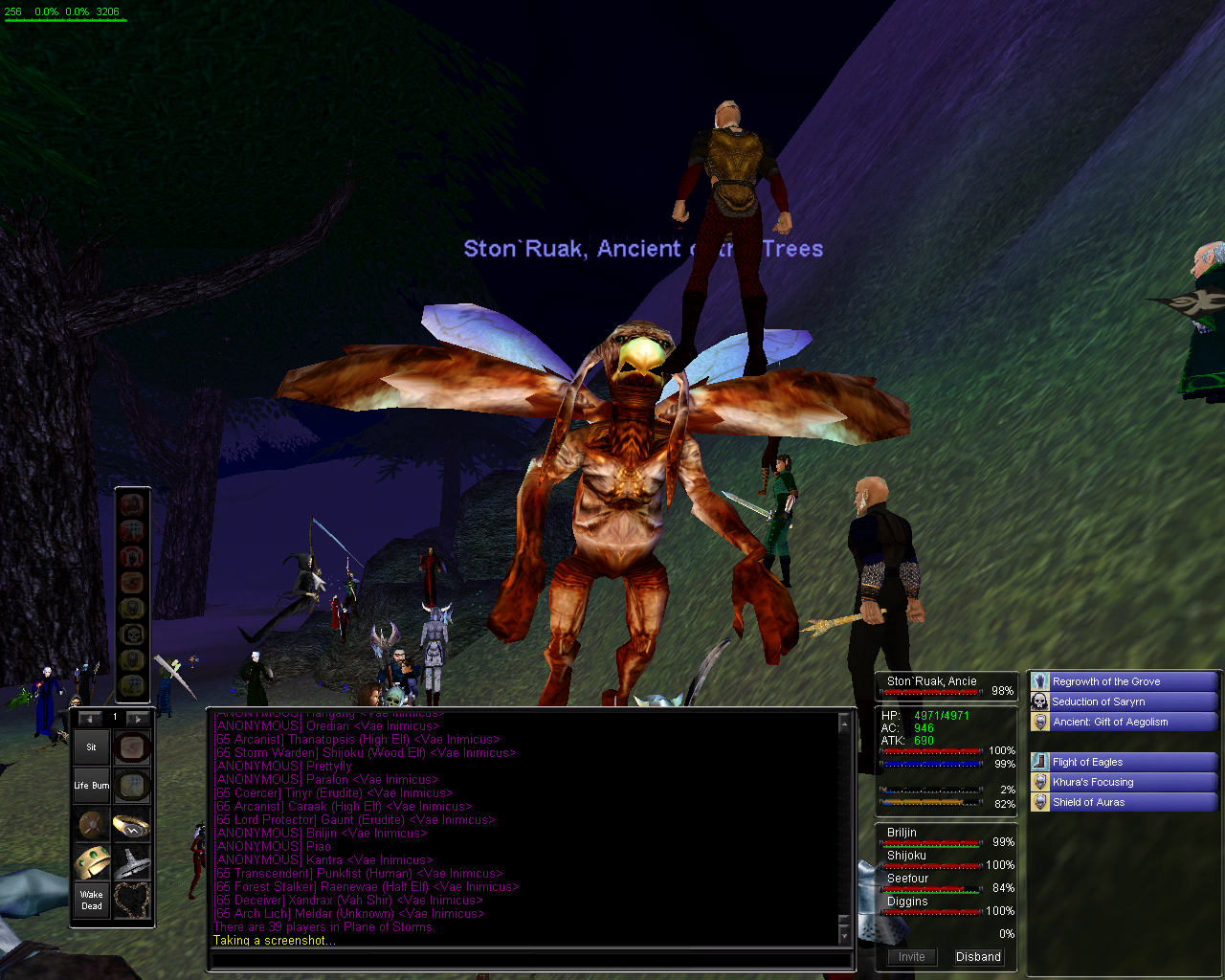
Task: Select the greyed-out Invite button
Action: point(911,956)
